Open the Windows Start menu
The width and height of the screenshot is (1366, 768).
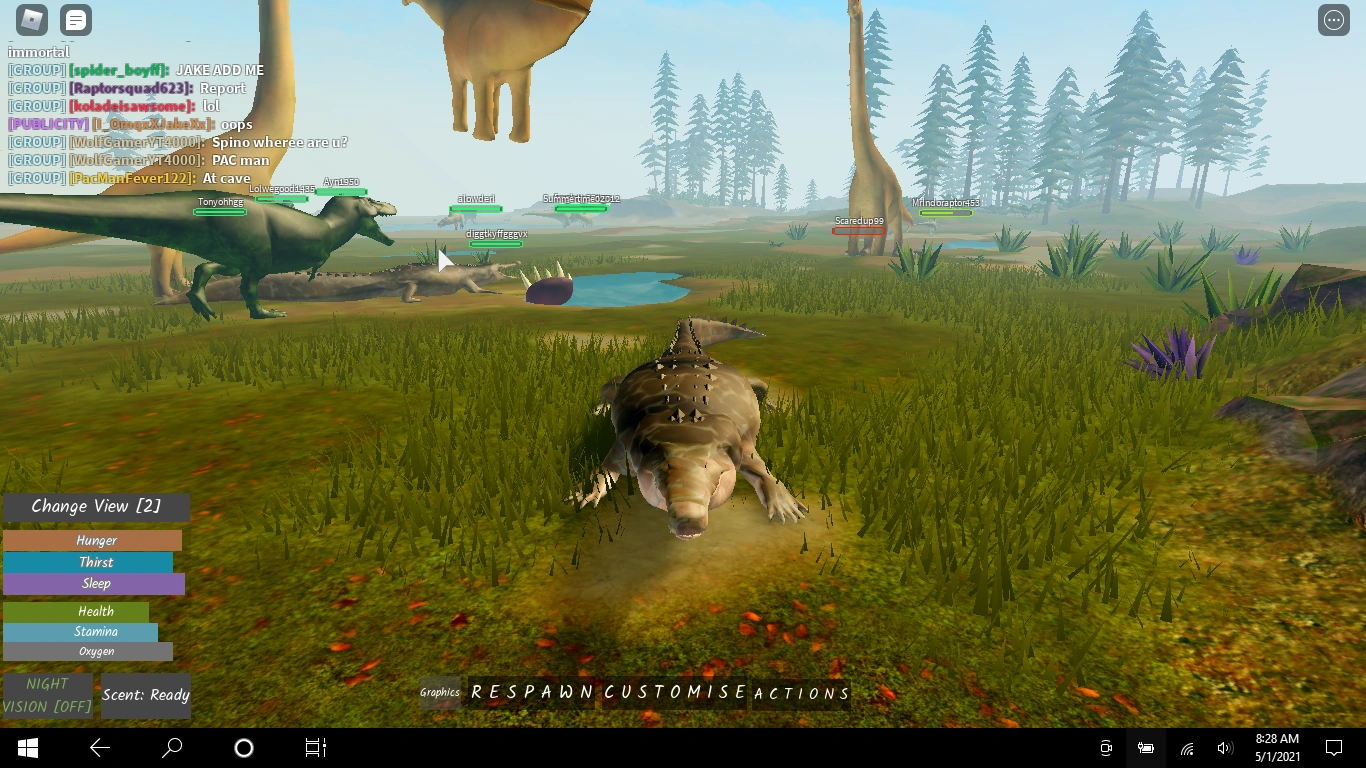coord(26,747)
